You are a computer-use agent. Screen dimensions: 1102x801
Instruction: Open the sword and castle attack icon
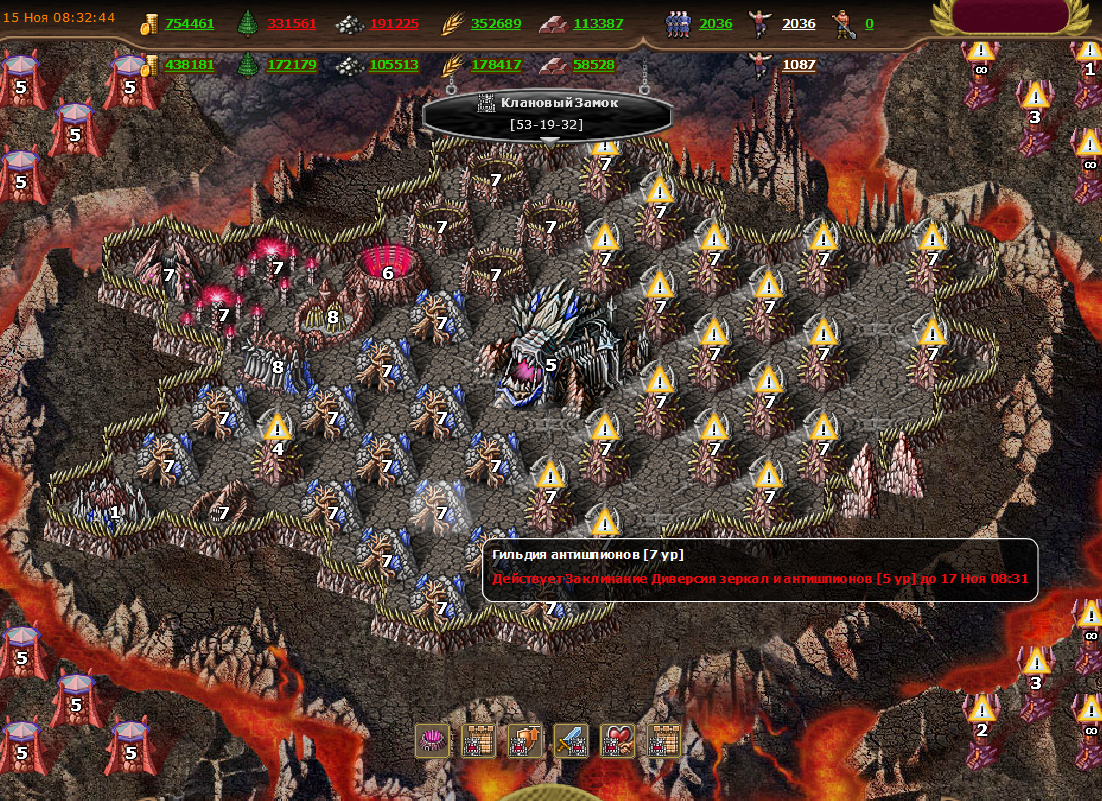coord(571,741)
